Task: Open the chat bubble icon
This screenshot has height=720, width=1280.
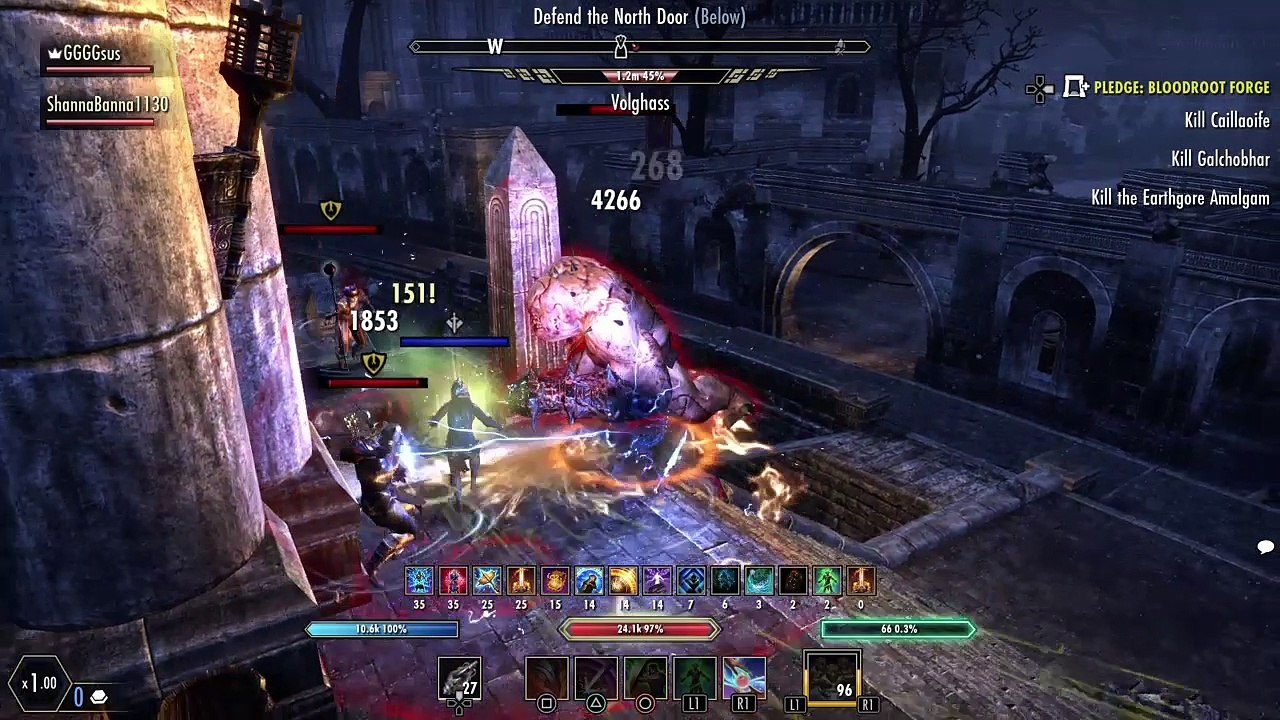Action: (1265, 547)
